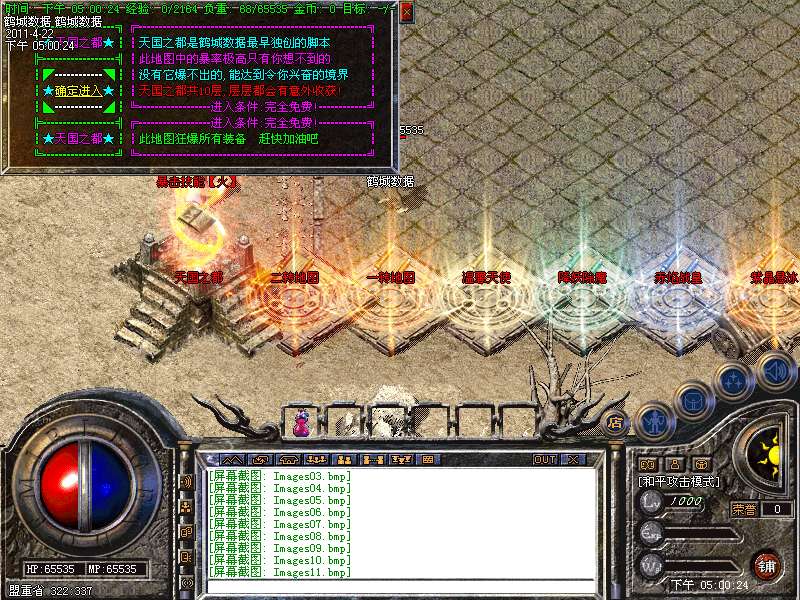The height and width of the screenshot is (600, 800).
Task: Click the 荣誉 honor label
Action: pos(744,509)
